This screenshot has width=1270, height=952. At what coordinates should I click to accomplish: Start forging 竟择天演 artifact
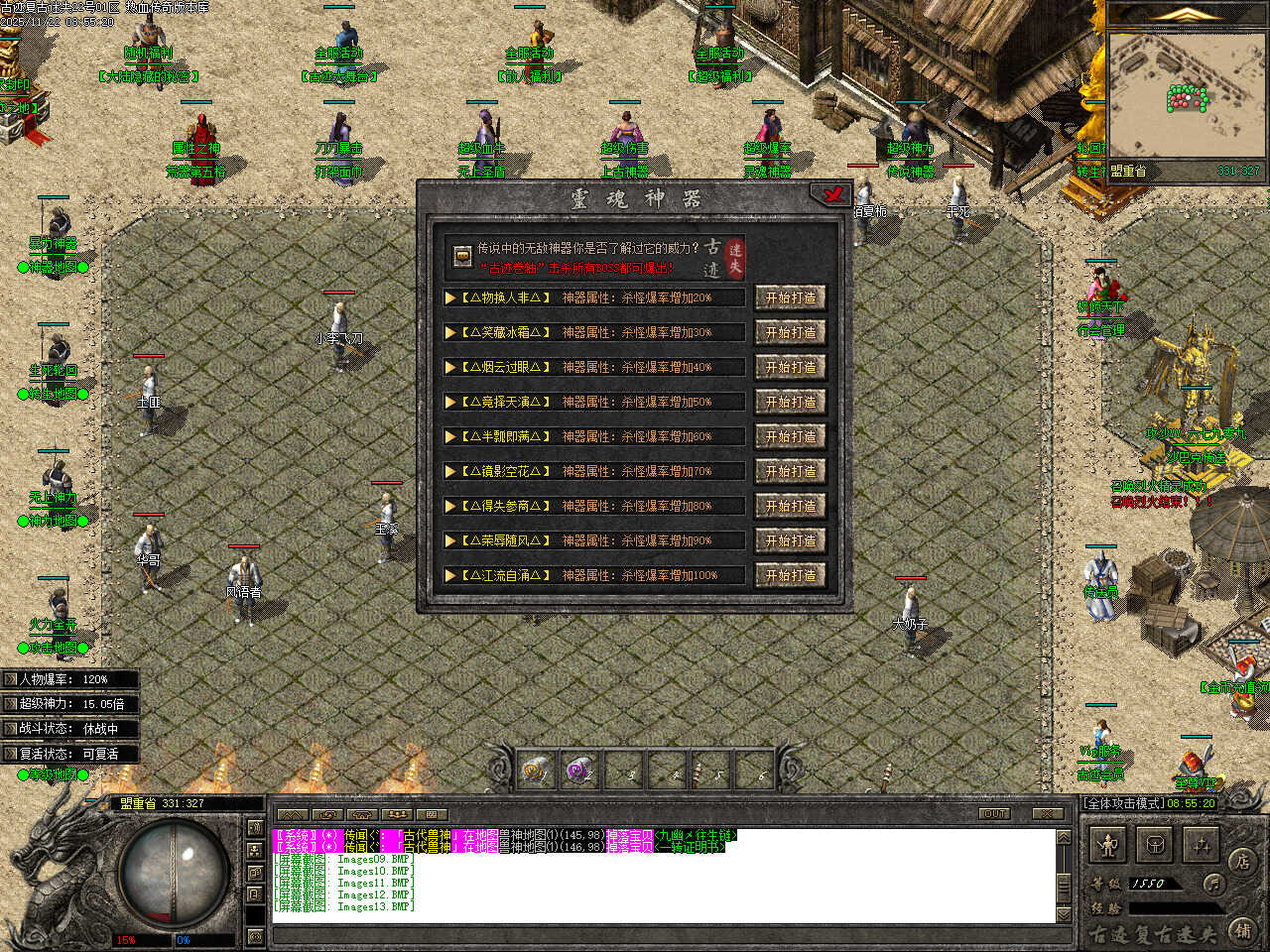[x=790, y=402]
